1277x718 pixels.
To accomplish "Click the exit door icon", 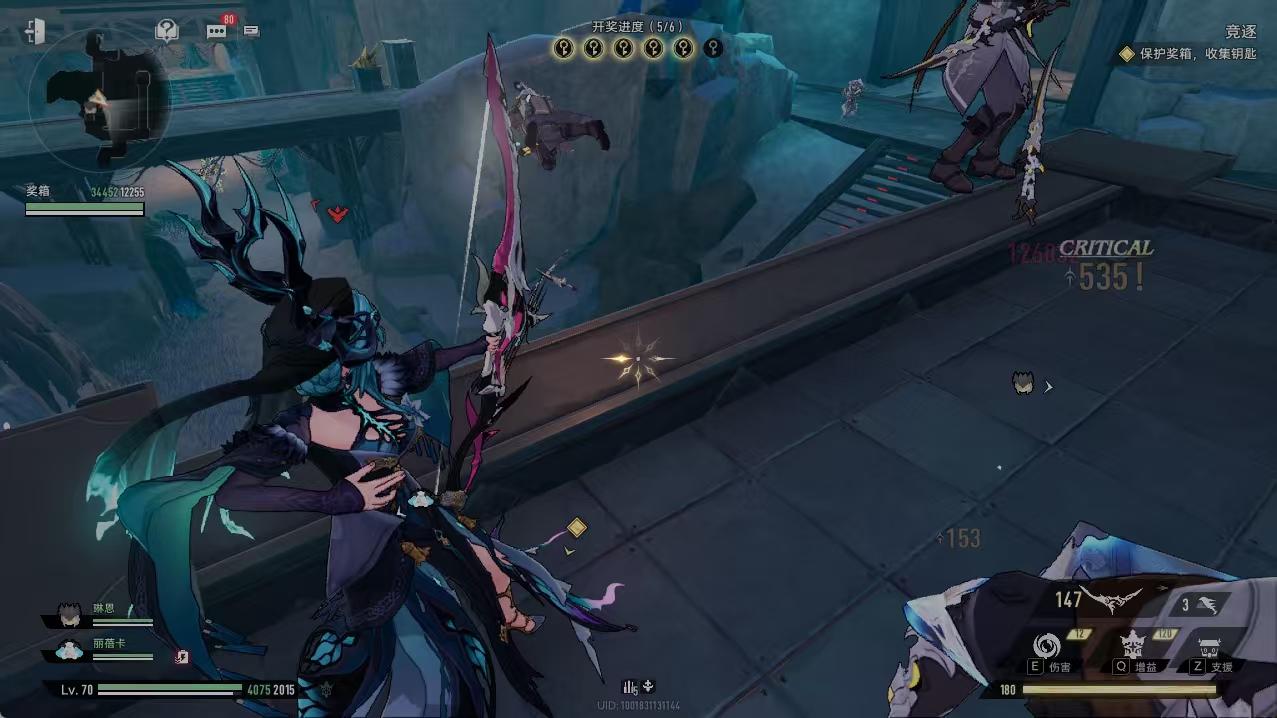I will click(x=34, y=32).
